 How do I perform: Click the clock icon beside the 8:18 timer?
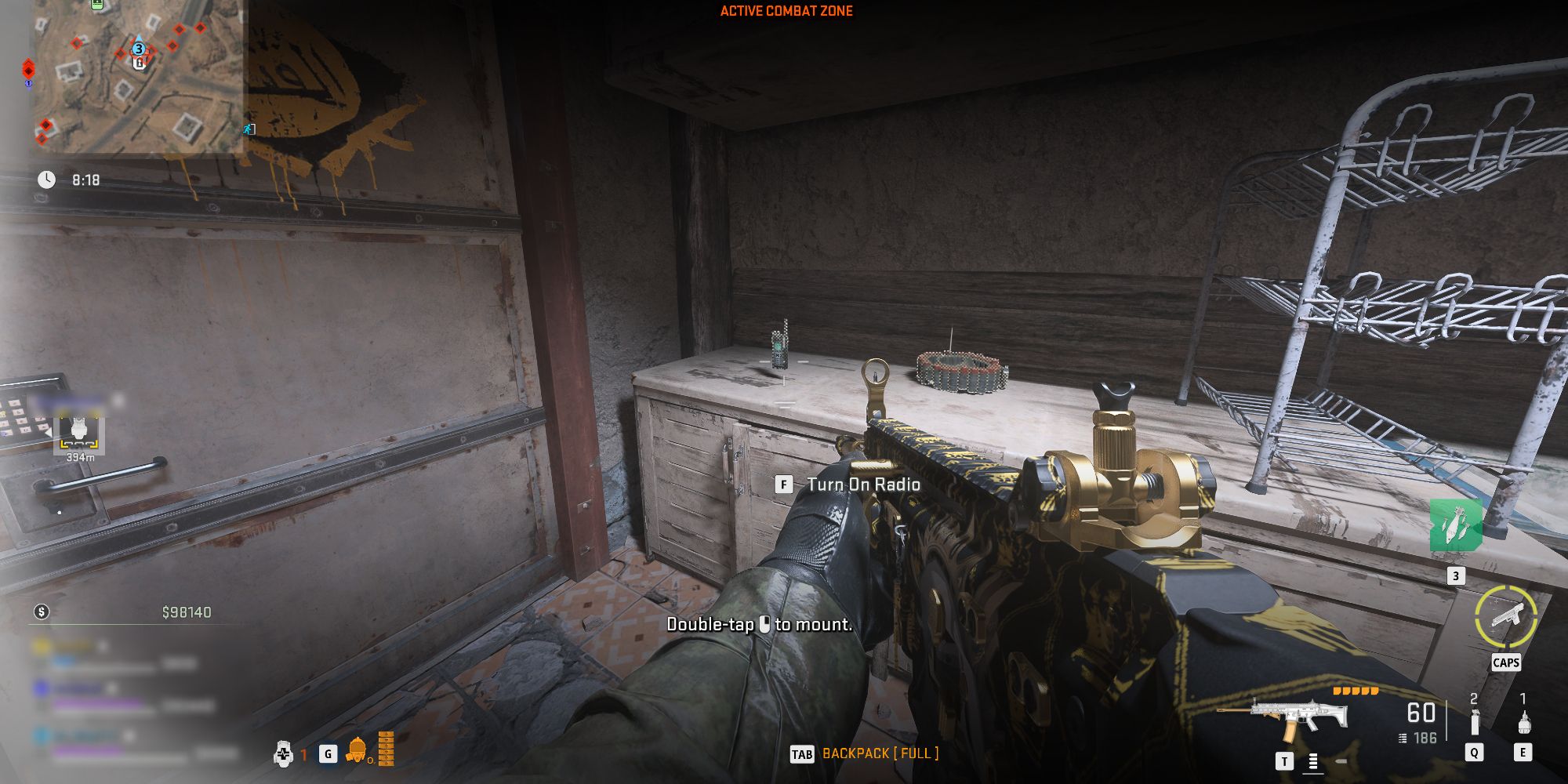pos(49,179)
